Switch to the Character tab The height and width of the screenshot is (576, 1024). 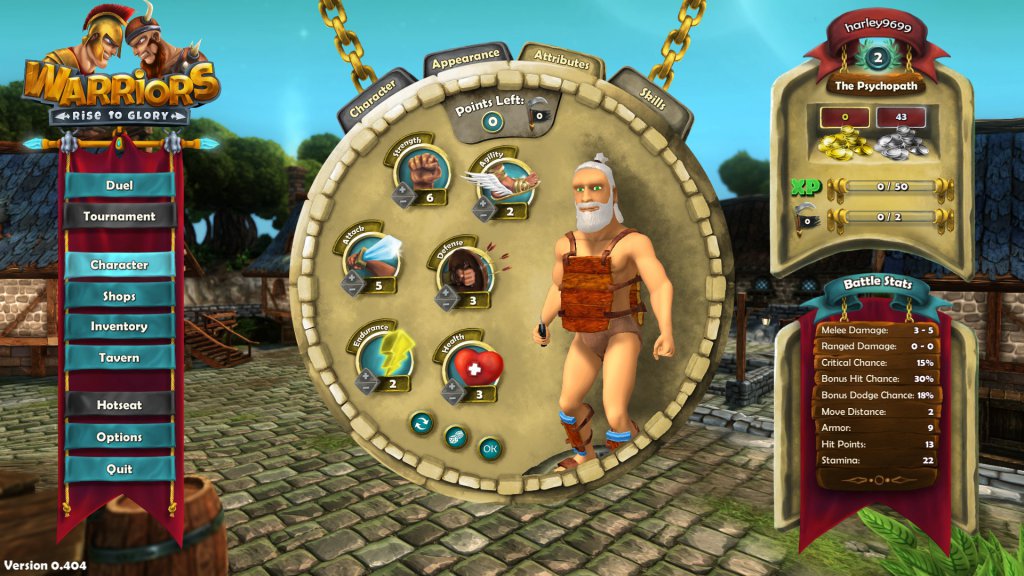pyautogui.click(x=372, y=97)
